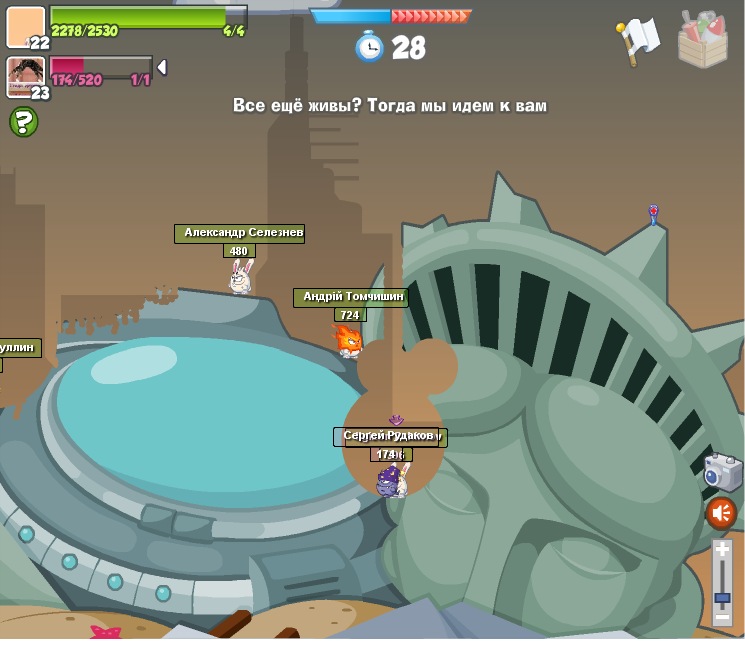Open the weapons crate inventory
This screenshot has width=745, height=650.
[x=702, y=40]
